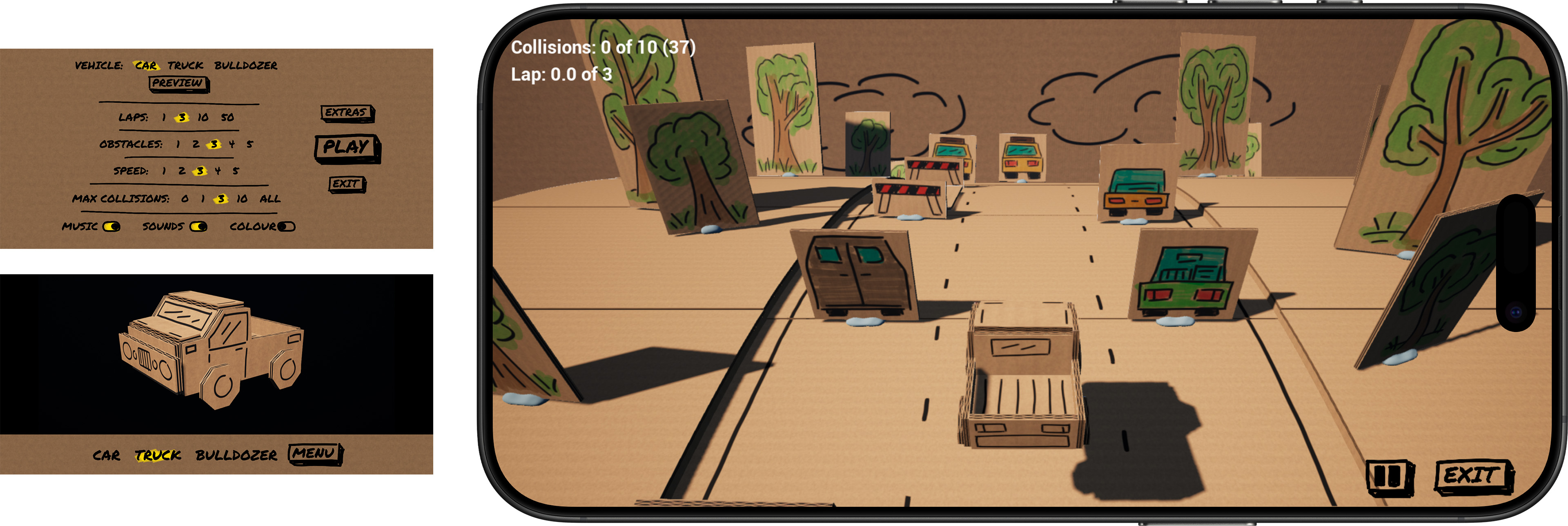Screen dimensions: 1568x526
Task: Toggle the Sounds switch
Action: click(198, 227)
